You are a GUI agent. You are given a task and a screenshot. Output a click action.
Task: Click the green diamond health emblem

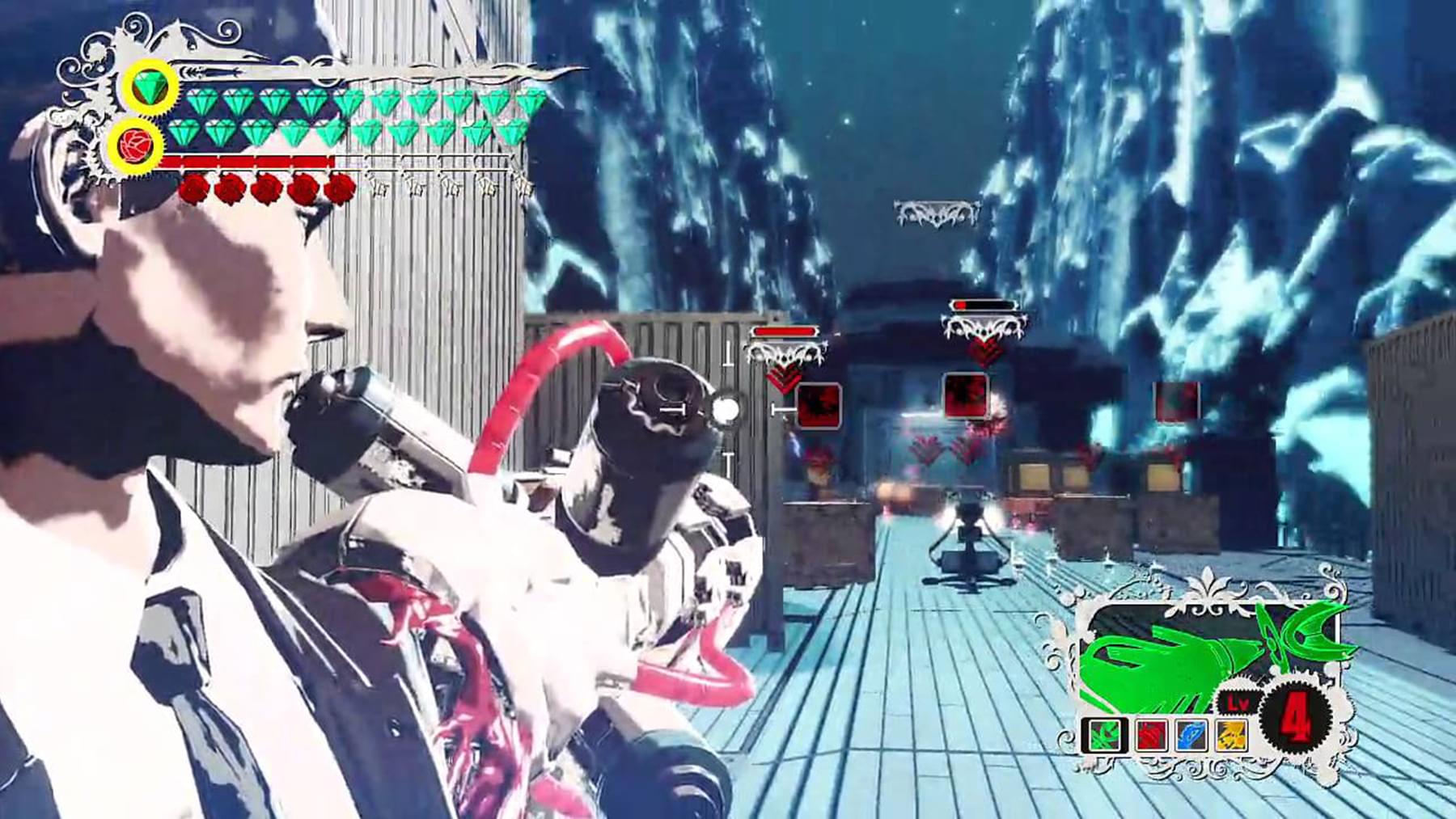click(x=151, y=86)
